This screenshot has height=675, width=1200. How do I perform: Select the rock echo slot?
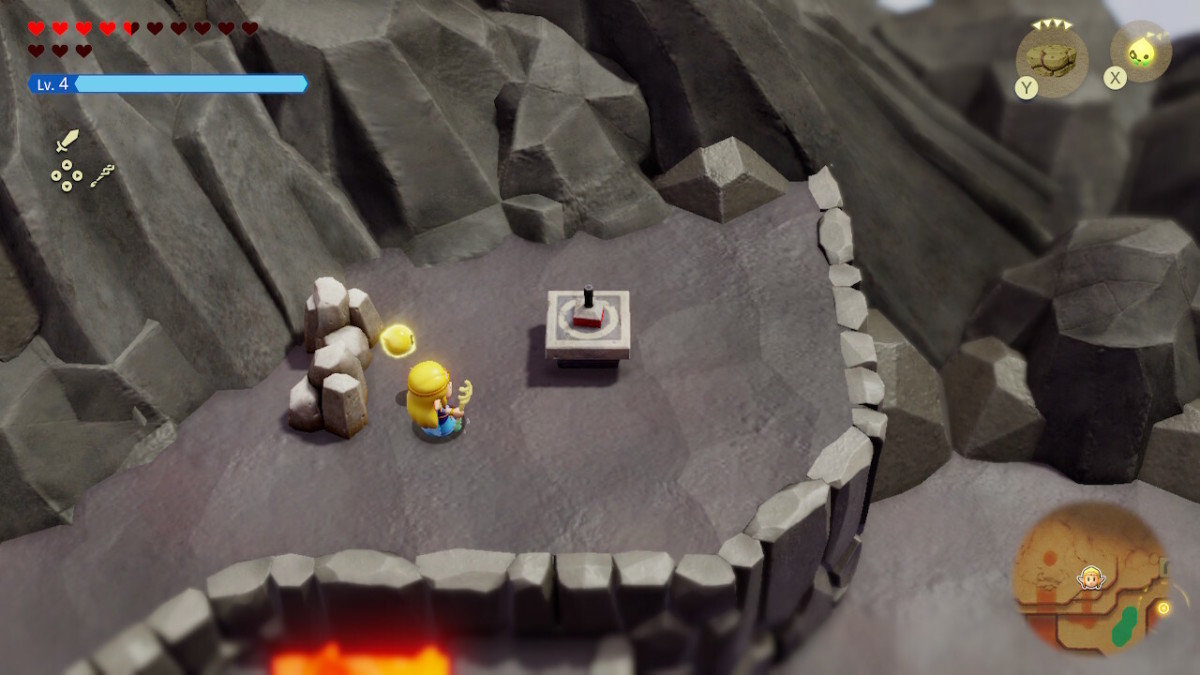pos(1051,58)
